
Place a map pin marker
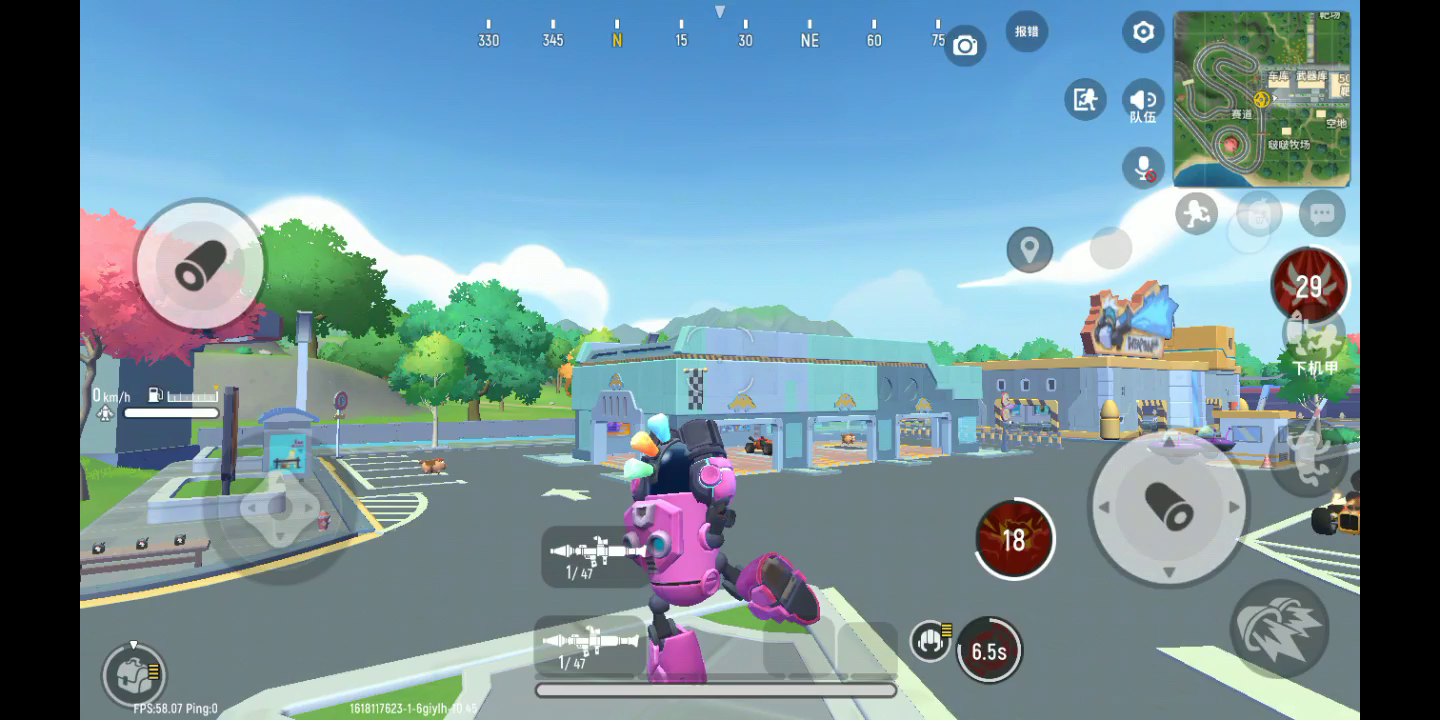1029,249
